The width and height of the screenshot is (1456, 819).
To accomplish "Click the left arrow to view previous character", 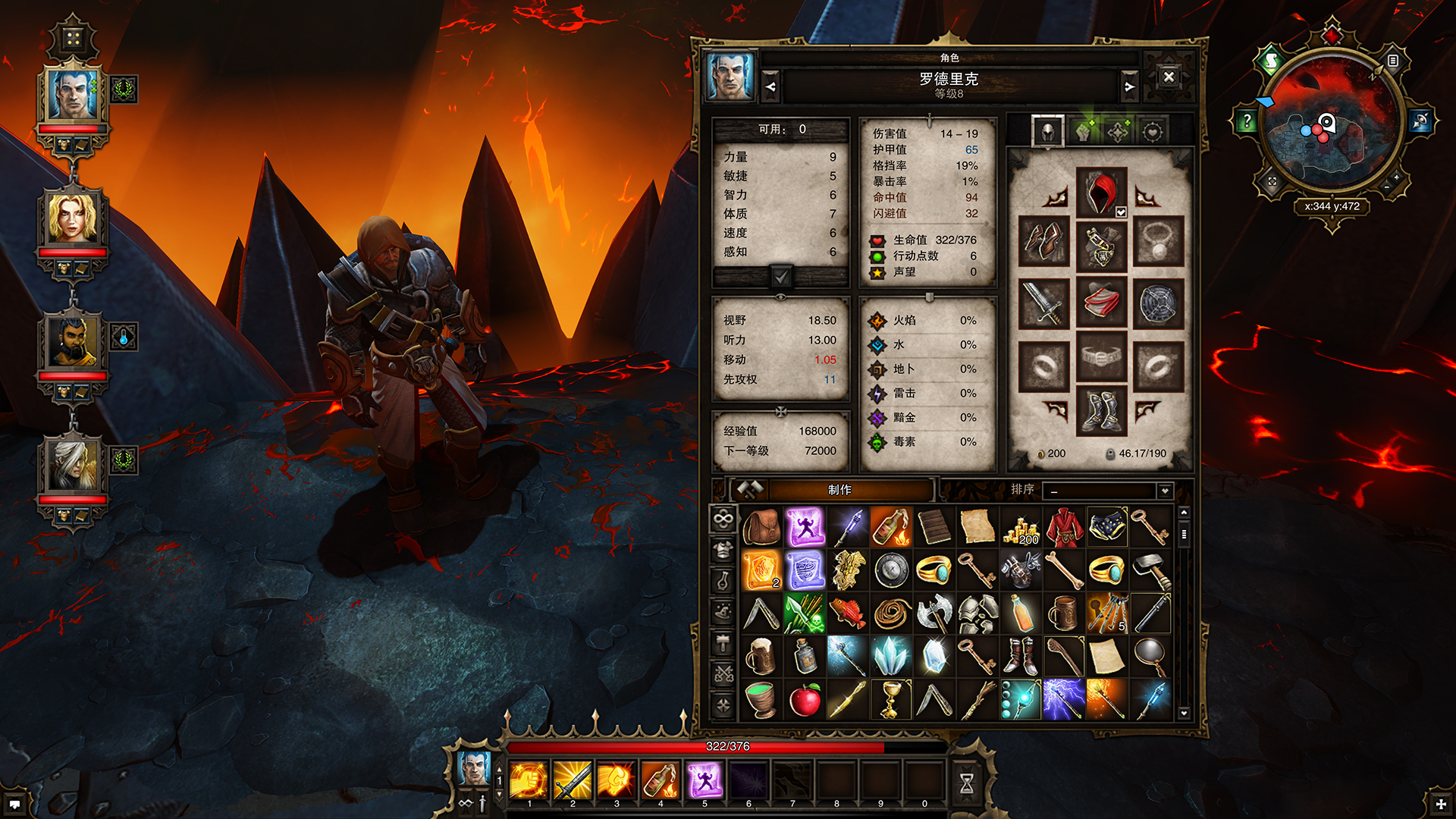I will tap(770, 86).
